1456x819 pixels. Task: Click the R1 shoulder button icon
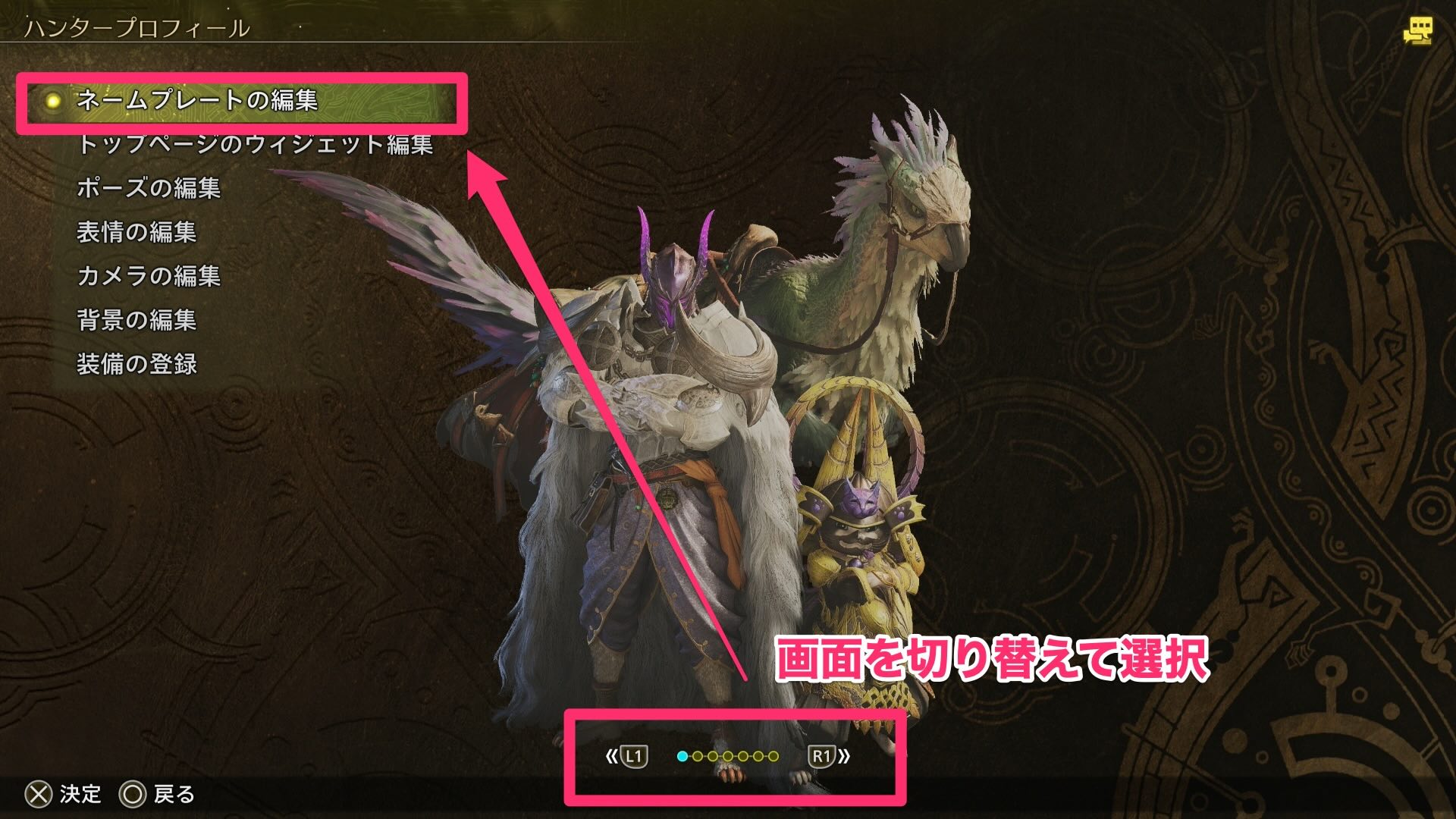point(823,756)
